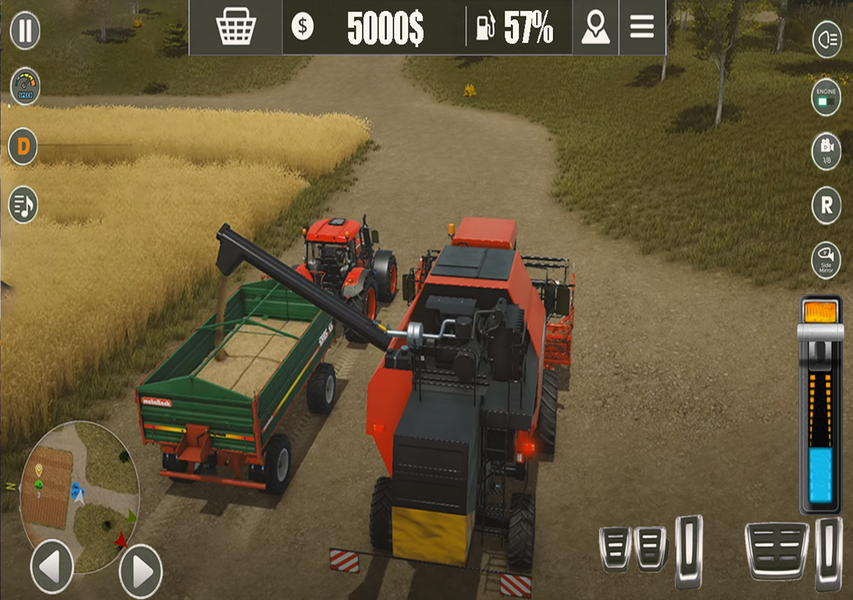Toggle the Side Mirror button
Screen dimensions: 853x600
826,260
